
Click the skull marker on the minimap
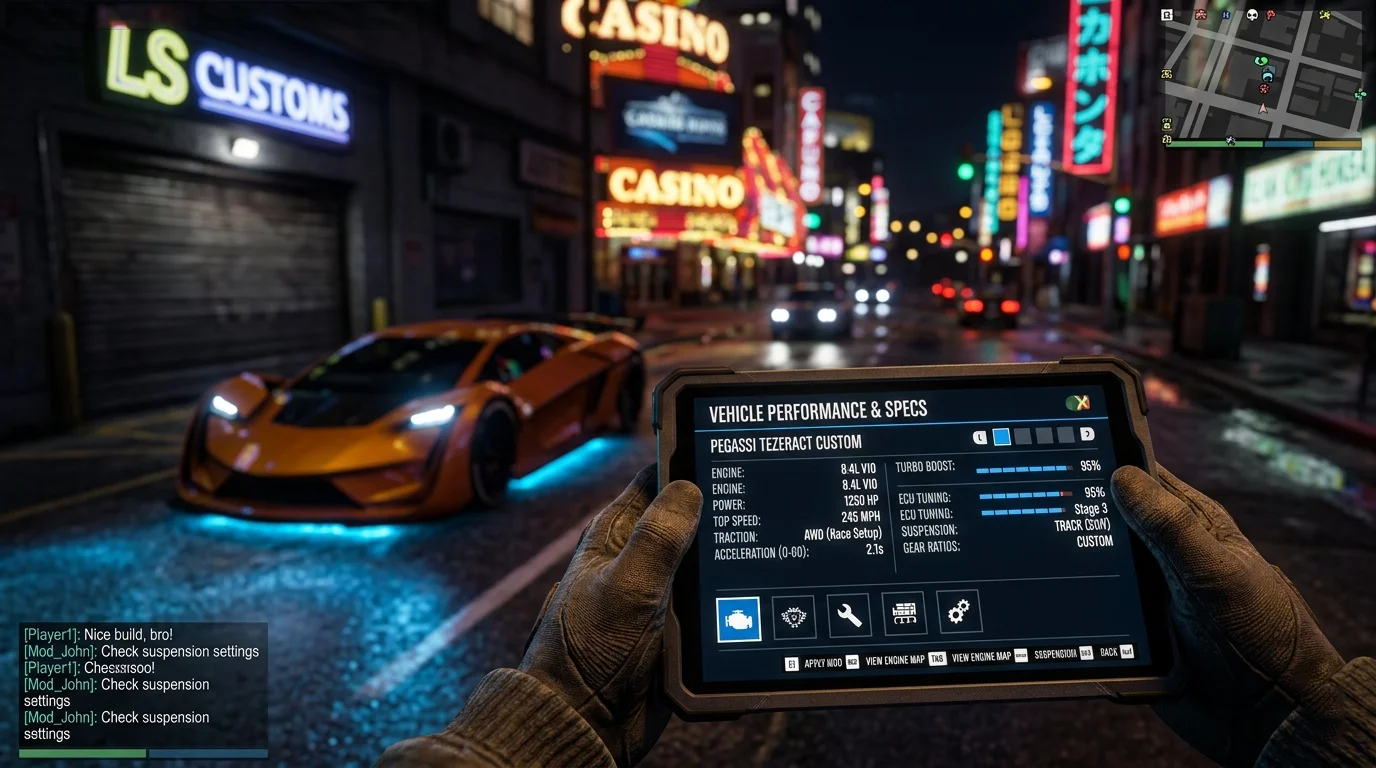coord(1251,15)
